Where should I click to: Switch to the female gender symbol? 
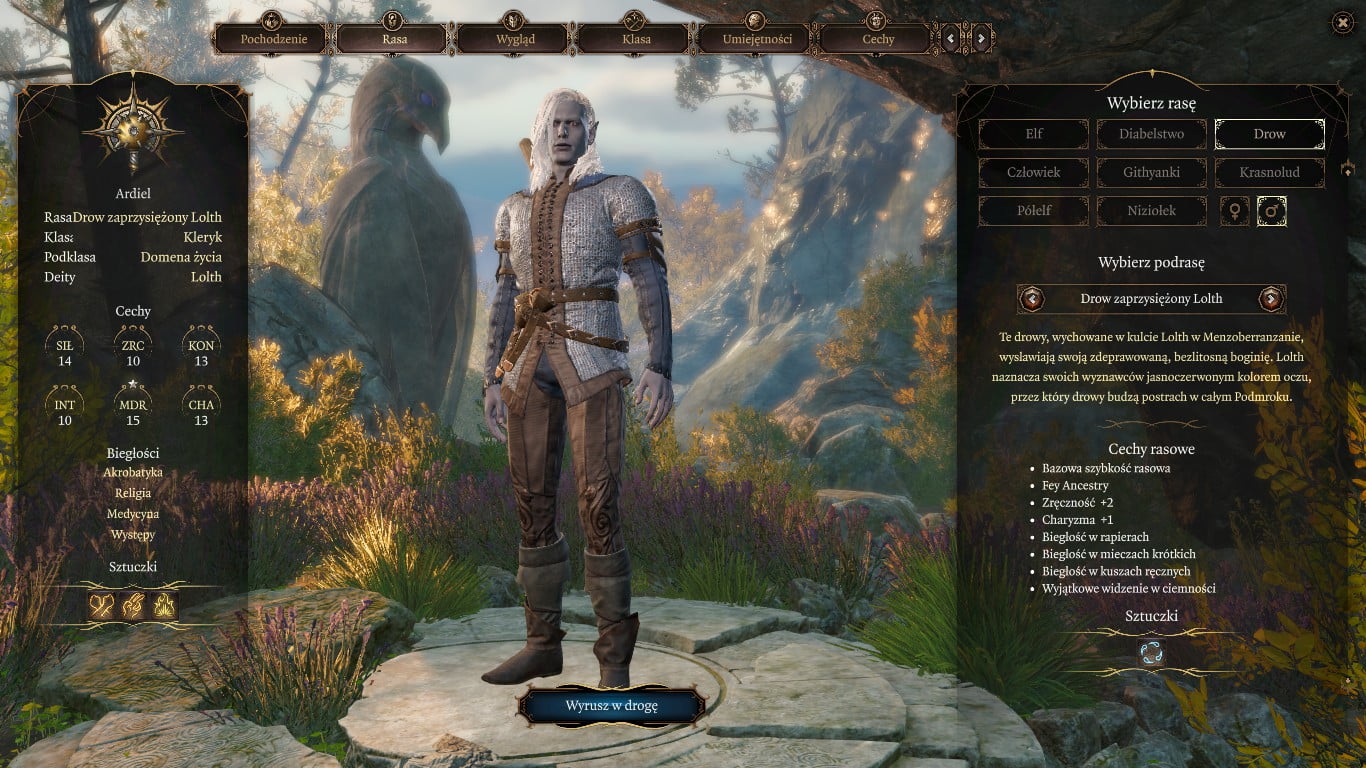pos(1234,211)
